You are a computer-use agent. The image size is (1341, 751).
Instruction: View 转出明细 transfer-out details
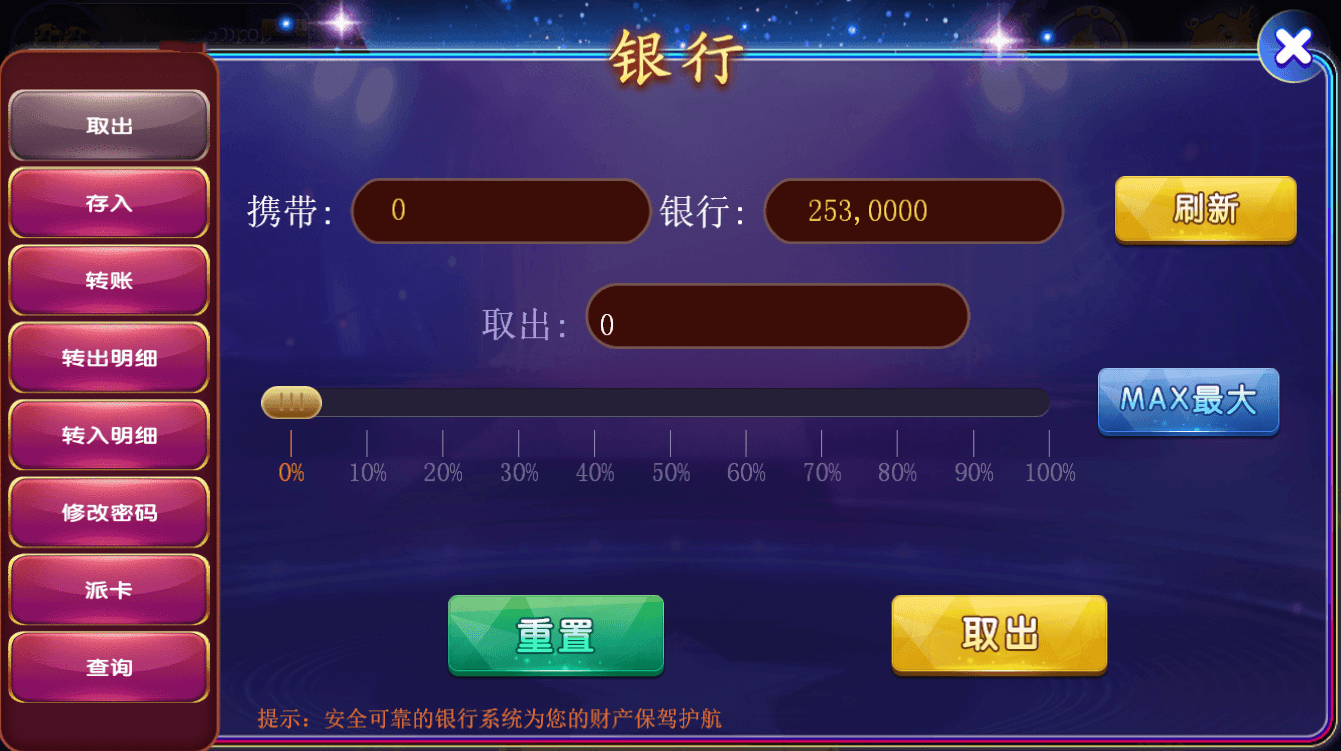click(x=109, y=357)
